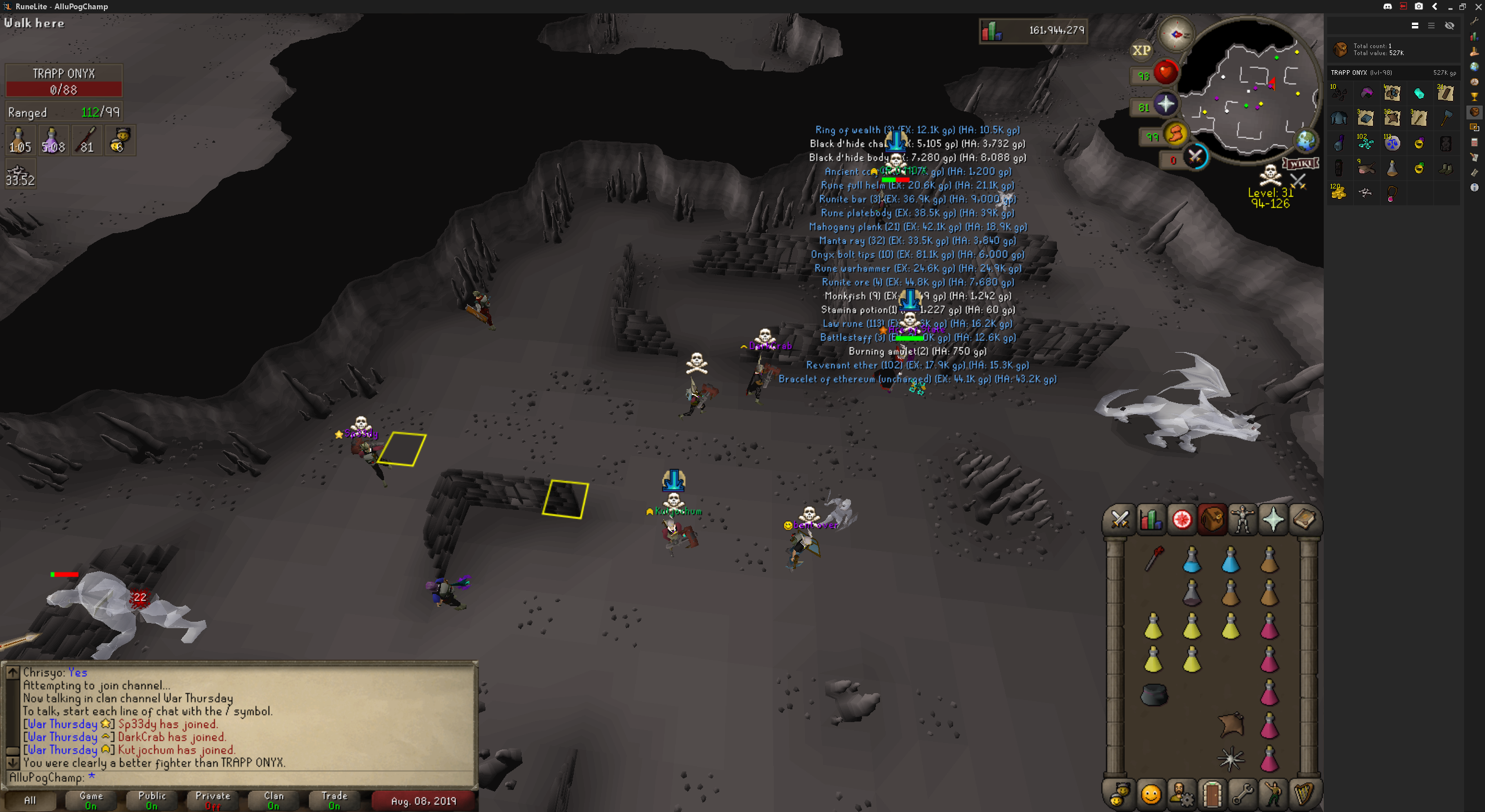Toggle the XP drops button
This screenshot has width=1485, height=812.
point(1141,50)
